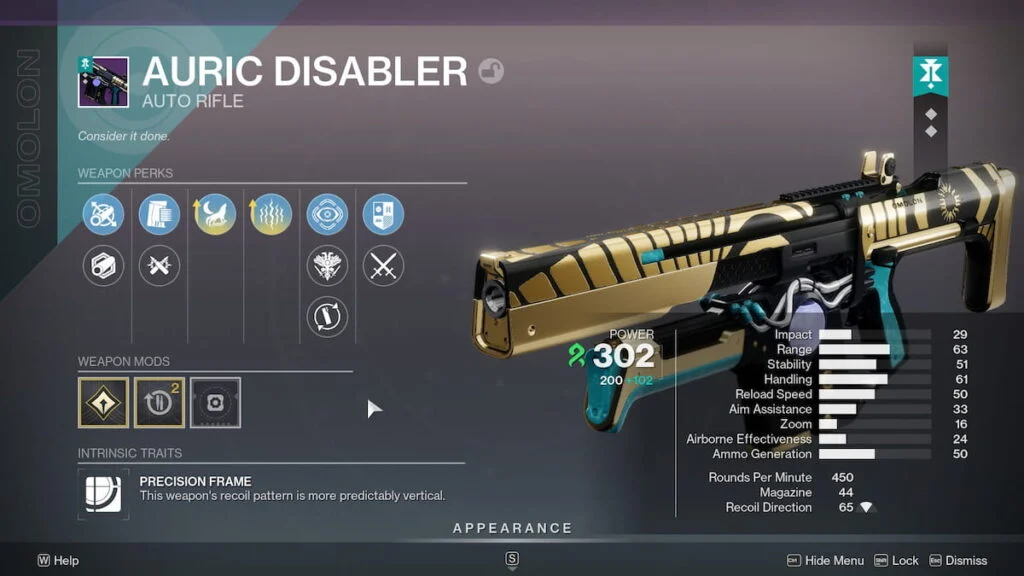The width and height of the screenshot is (1024, 576).
Task: Open the reload mod slot marked 2
Action: [159, 402]
